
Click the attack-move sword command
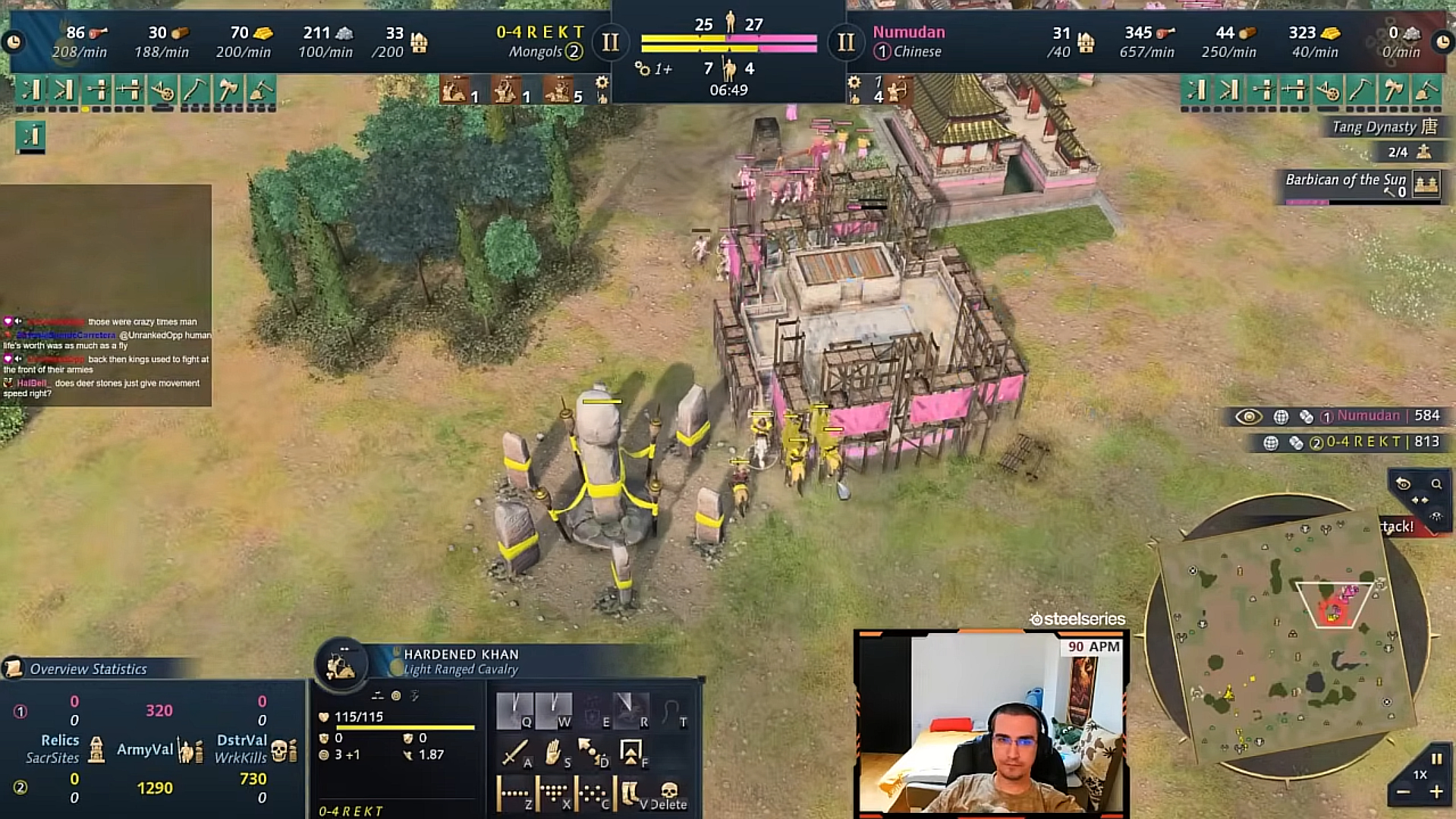point(514,752)
